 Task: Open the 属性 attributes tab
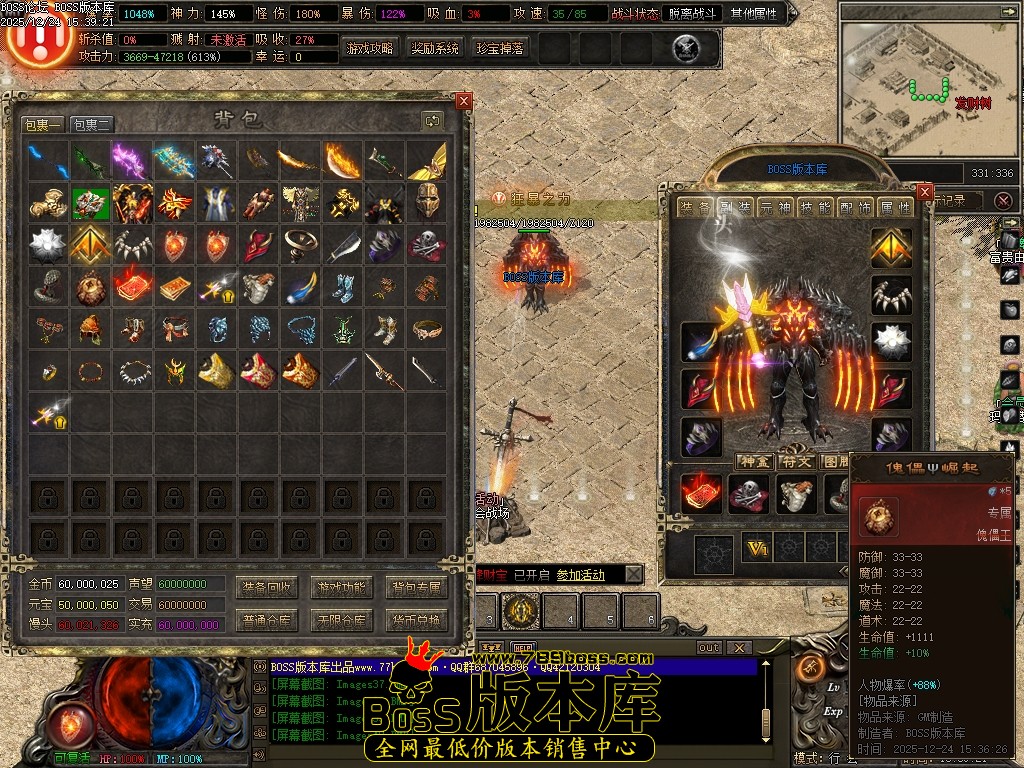[x=894, y=207]
